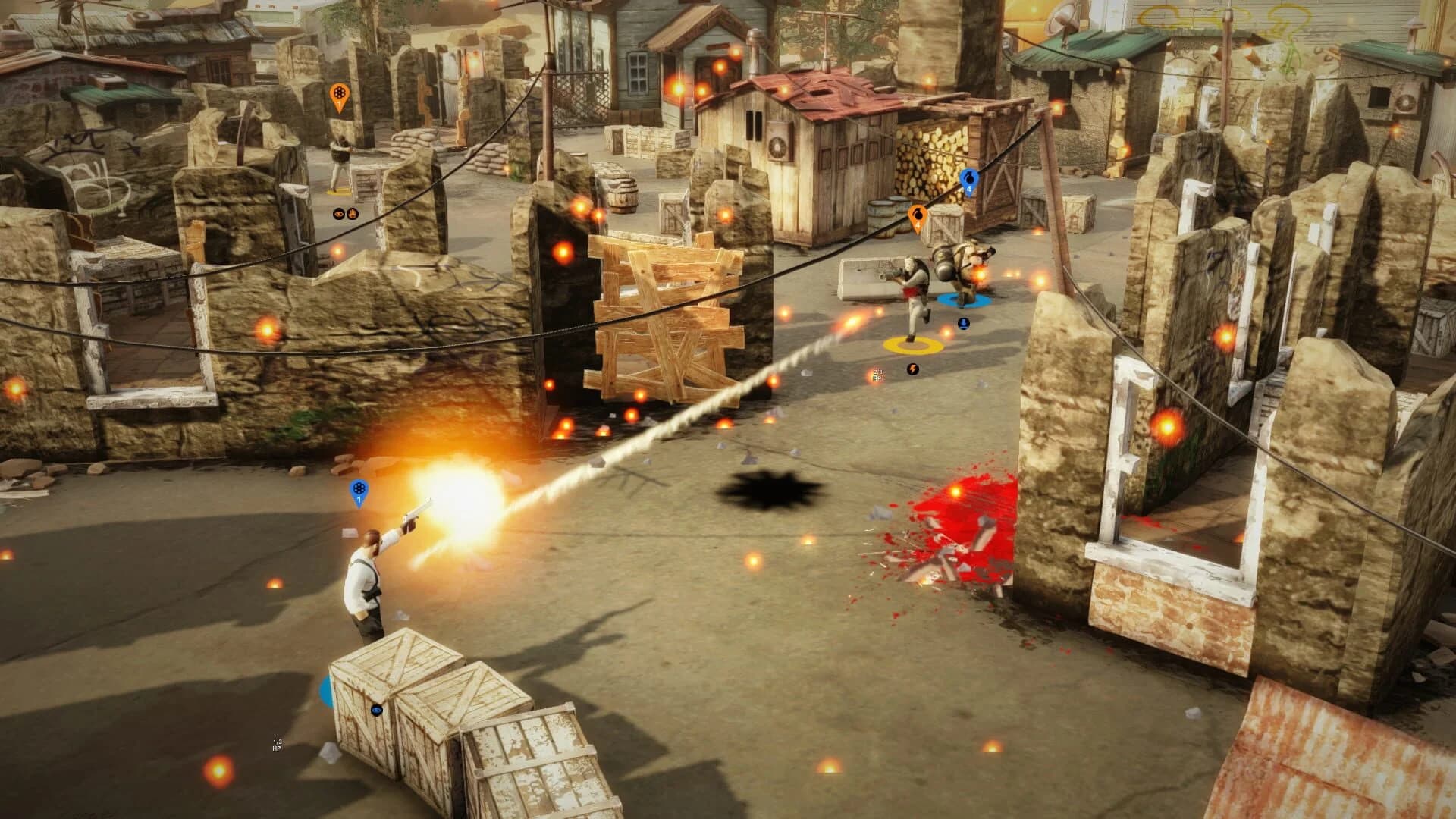
Task: Select the lightning bolt status icon
Action: click(912, 370)
